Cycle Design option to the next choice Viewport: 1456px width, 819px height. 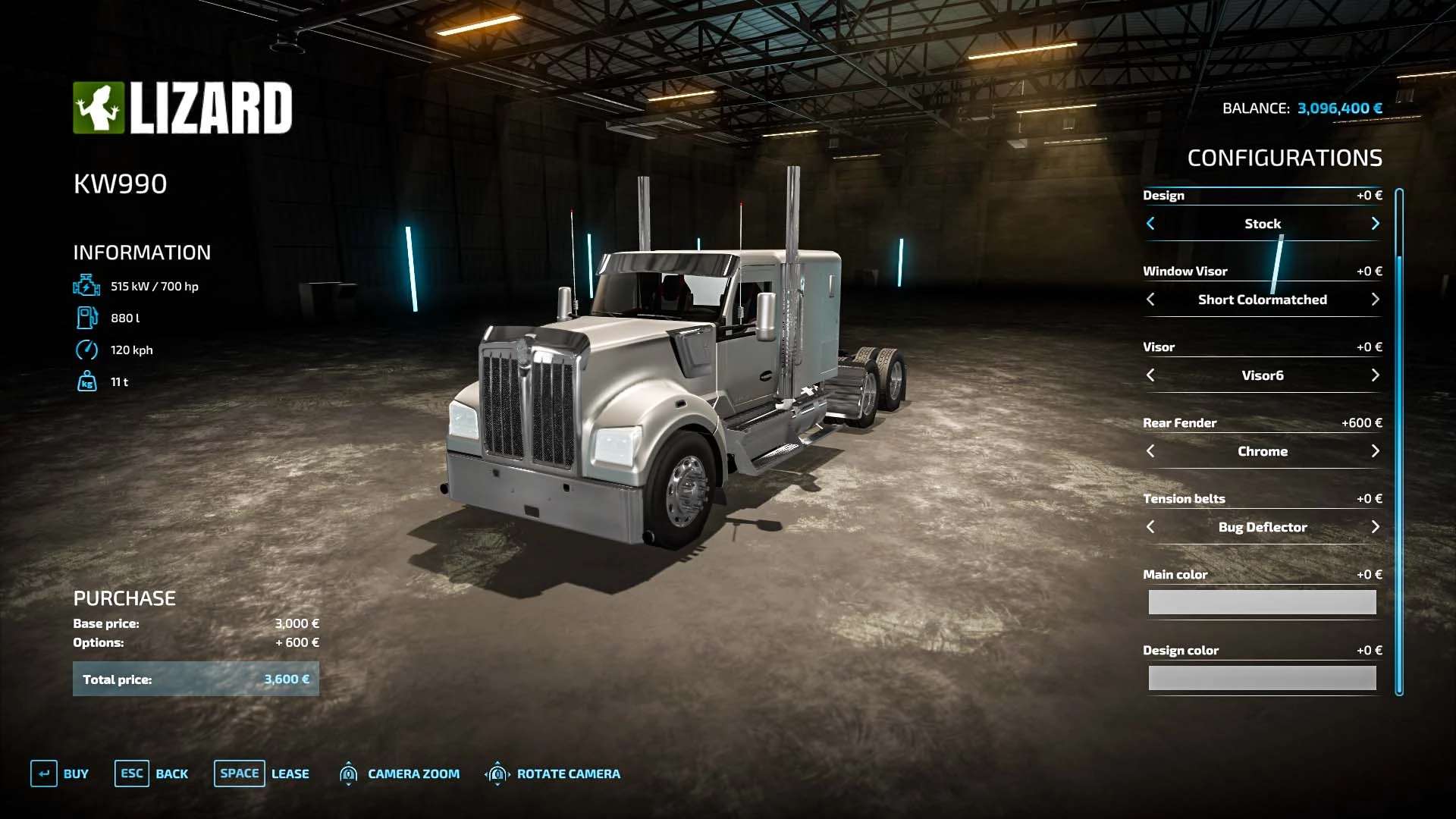pyautogui.click(x=1375, y=224)
